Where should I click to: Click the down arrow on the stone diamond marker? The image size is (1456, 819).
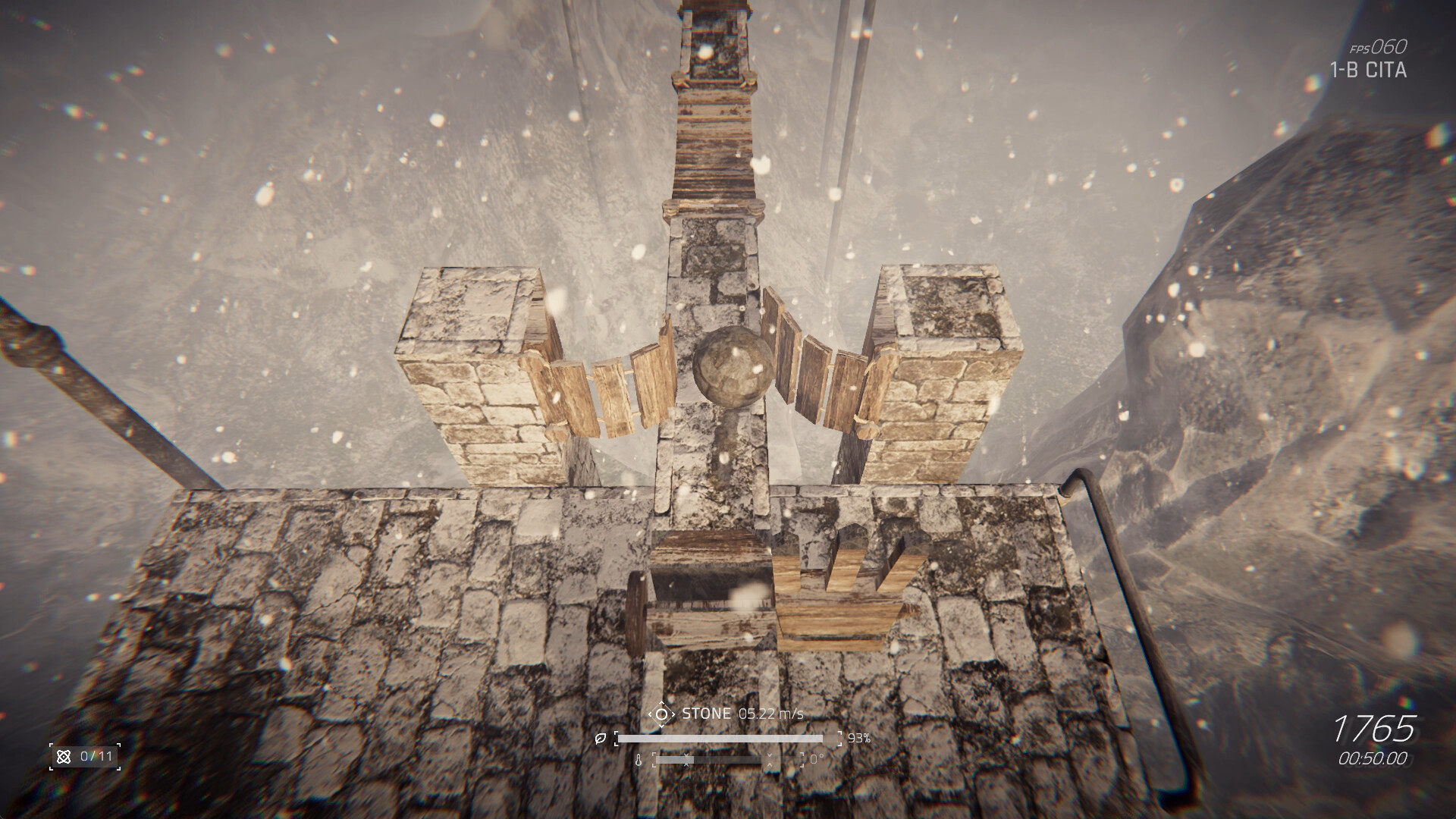pos(661,725)
